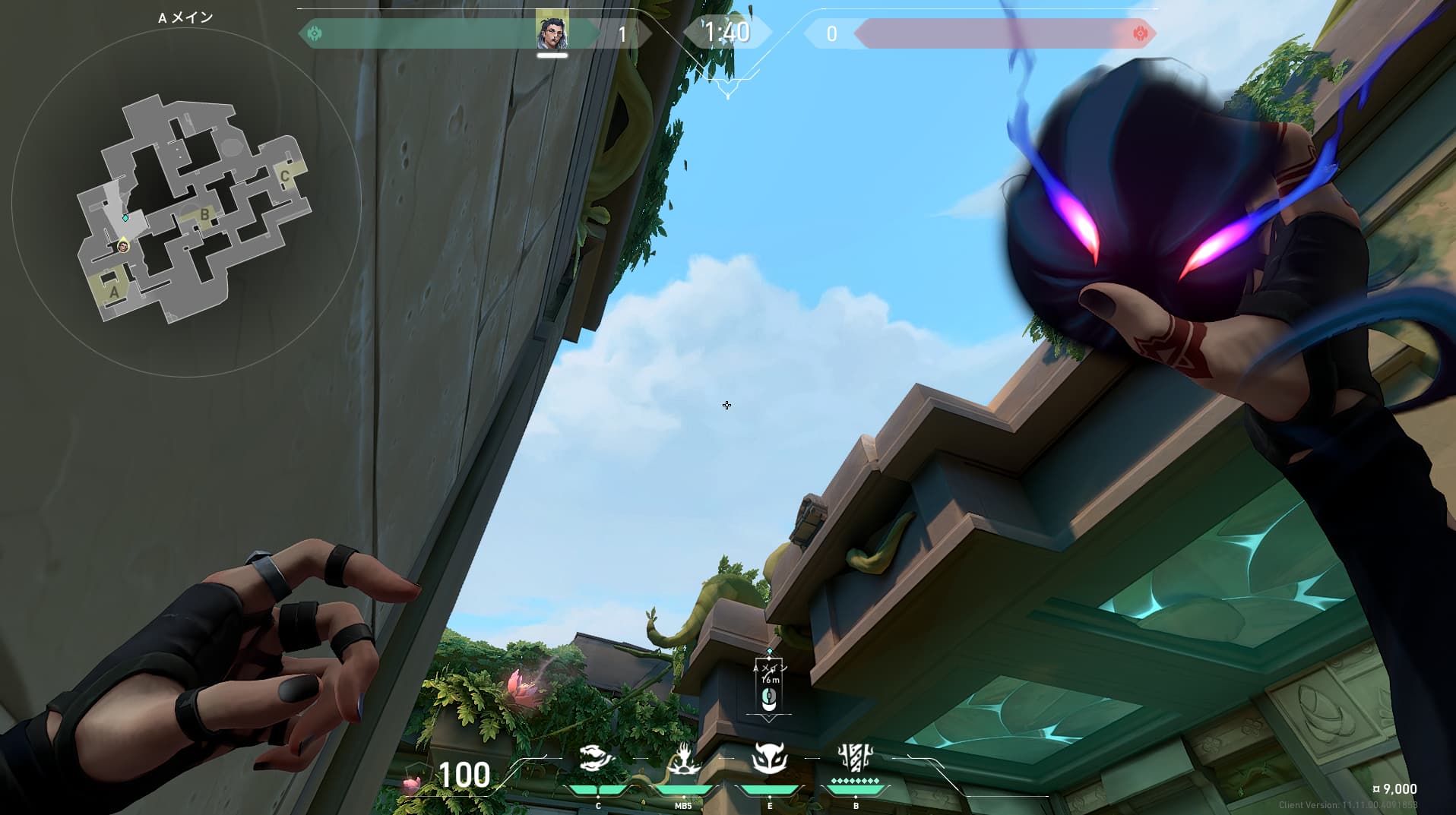This screenshot has height=815, width=1456.
Task: Click your agent marker on the minimap
Action: point(123,246)
